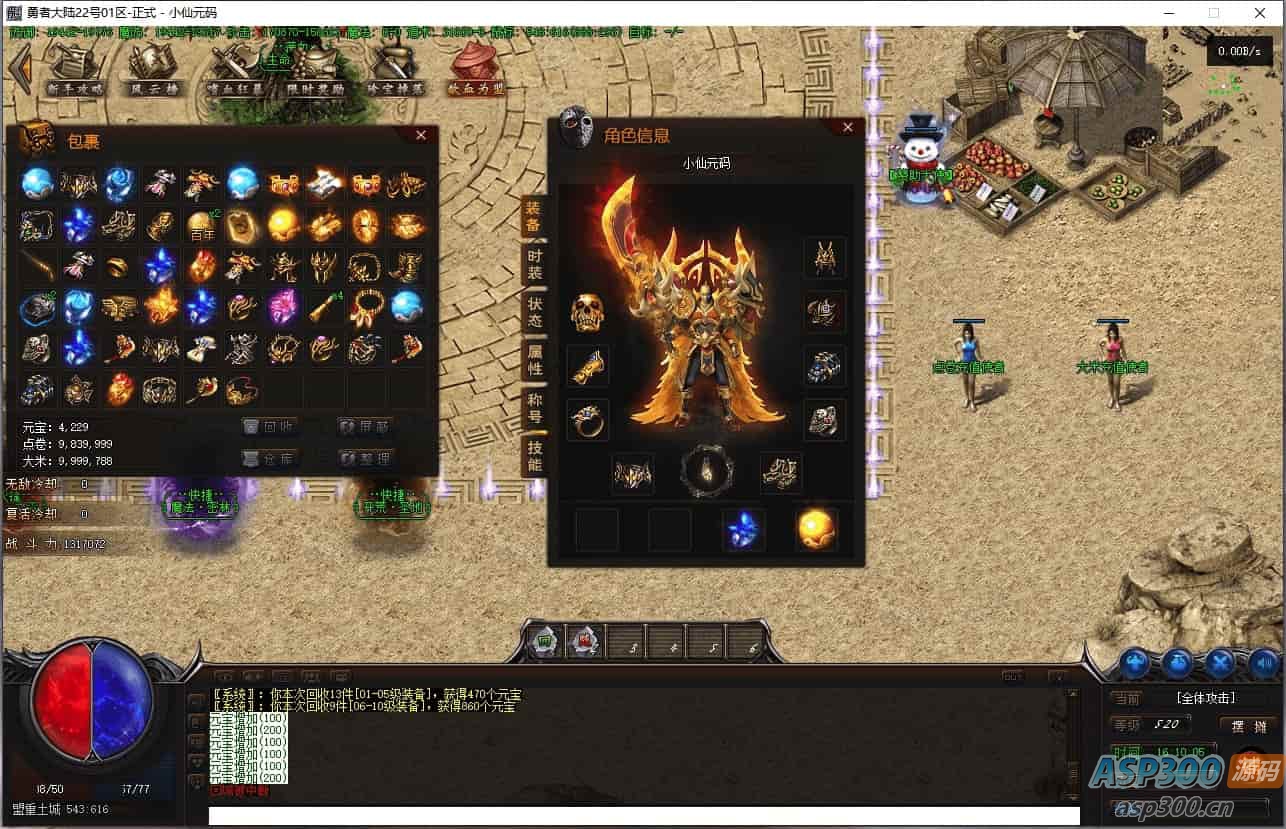The image size is (1286, 829).
Task: Open the 铁血为盟 red hat icon
Action: click(x=475, y=67)
